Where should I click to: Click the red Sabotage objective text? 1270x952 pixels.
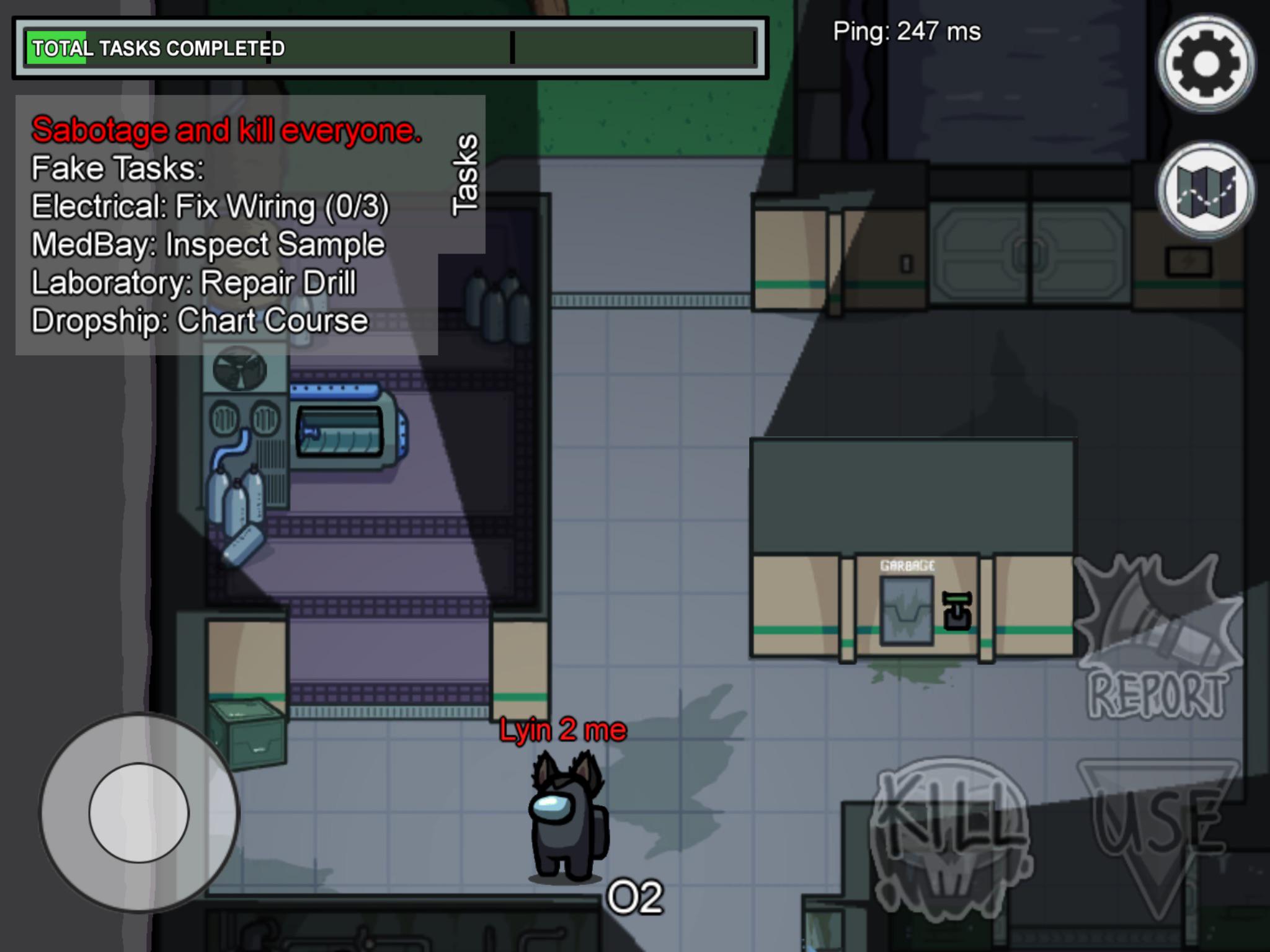point(227,131)
